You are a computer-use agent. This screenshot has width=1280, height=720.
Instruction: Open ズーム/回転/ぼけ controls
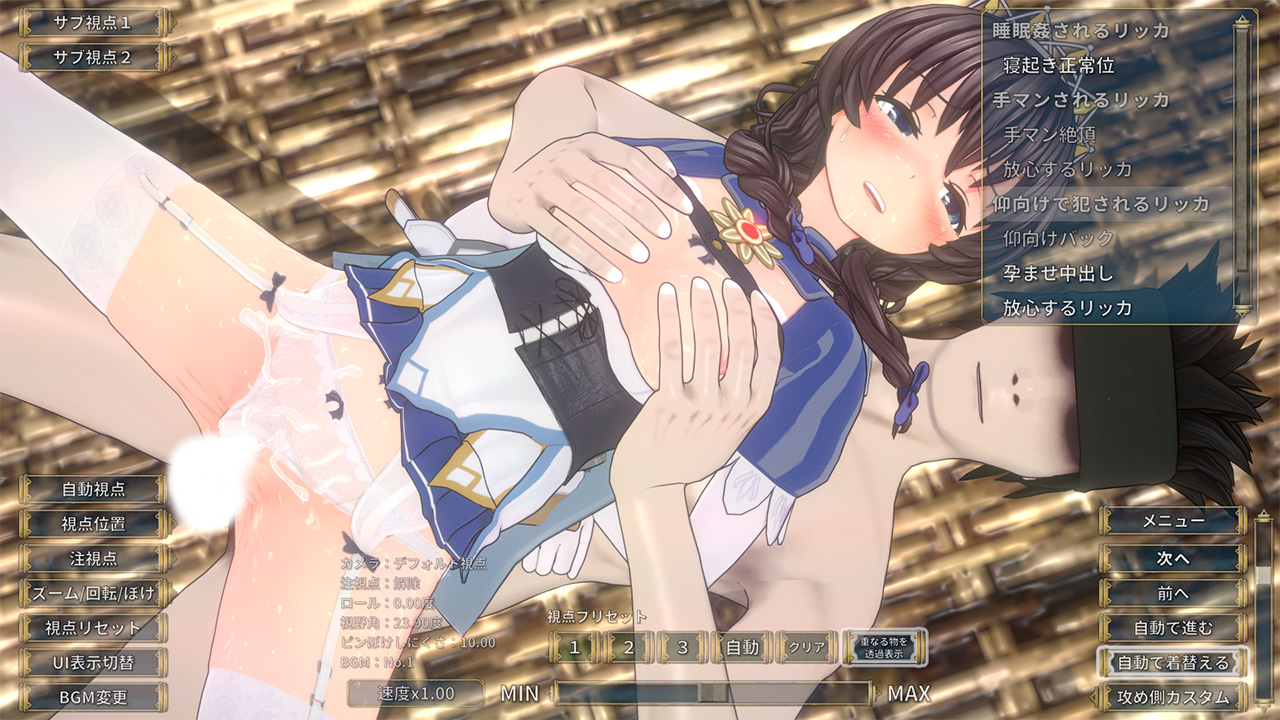pos(93,593)
